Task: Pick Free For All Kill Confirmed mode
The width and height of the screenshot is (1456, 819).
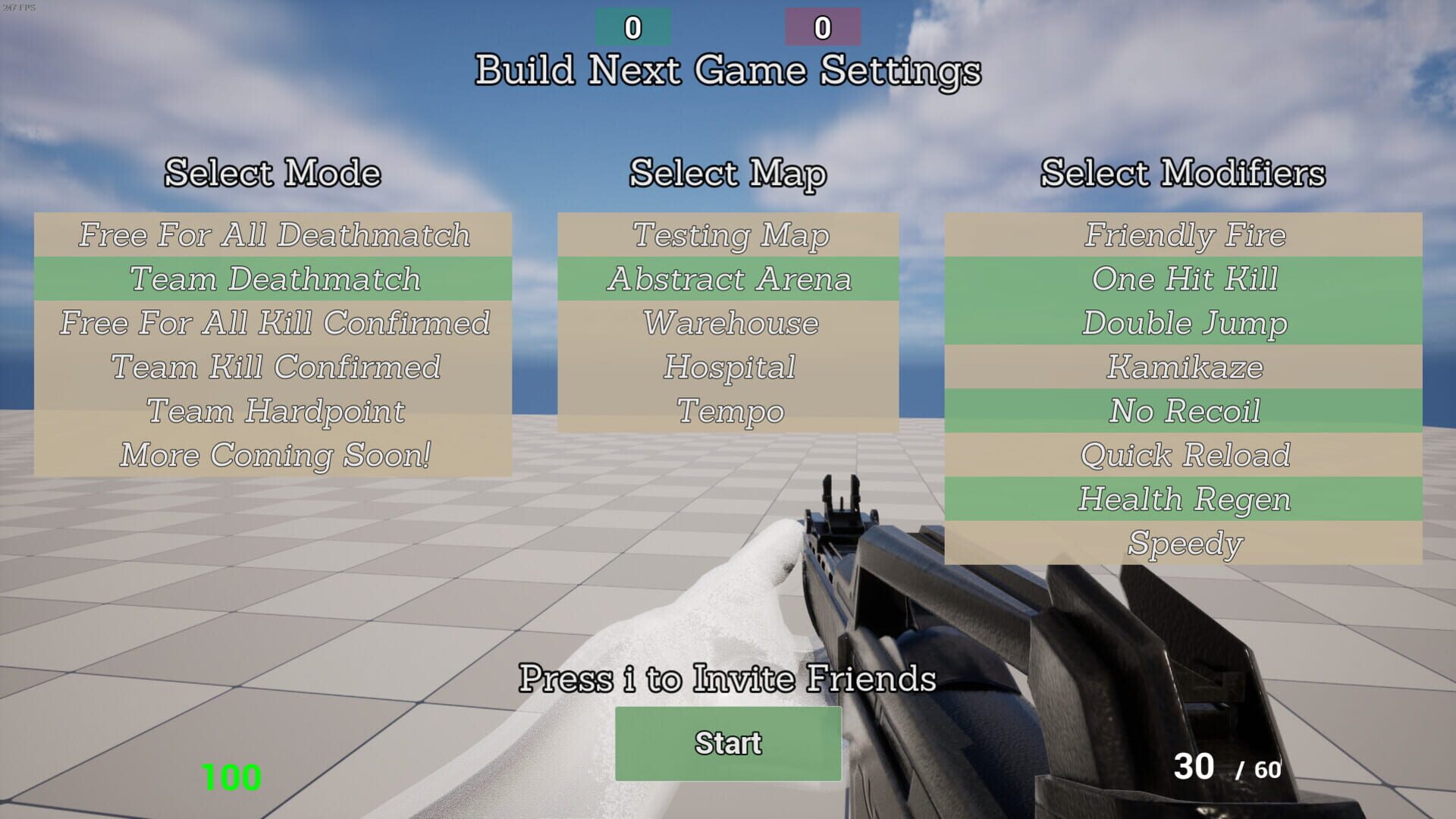Action: click(x=275, y=323)
